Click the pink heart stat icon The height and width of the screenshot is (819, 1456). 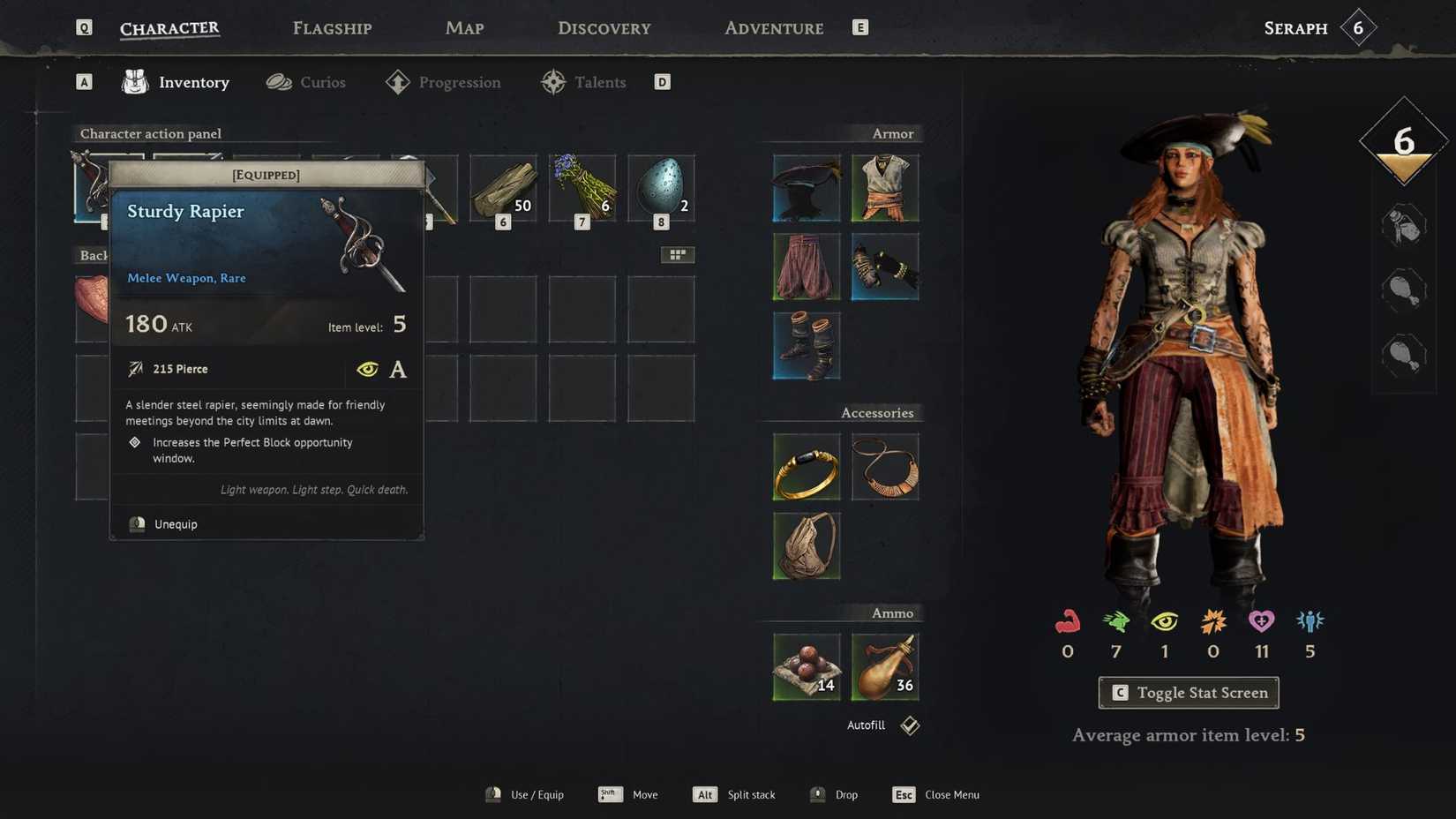coord(1261,625)
